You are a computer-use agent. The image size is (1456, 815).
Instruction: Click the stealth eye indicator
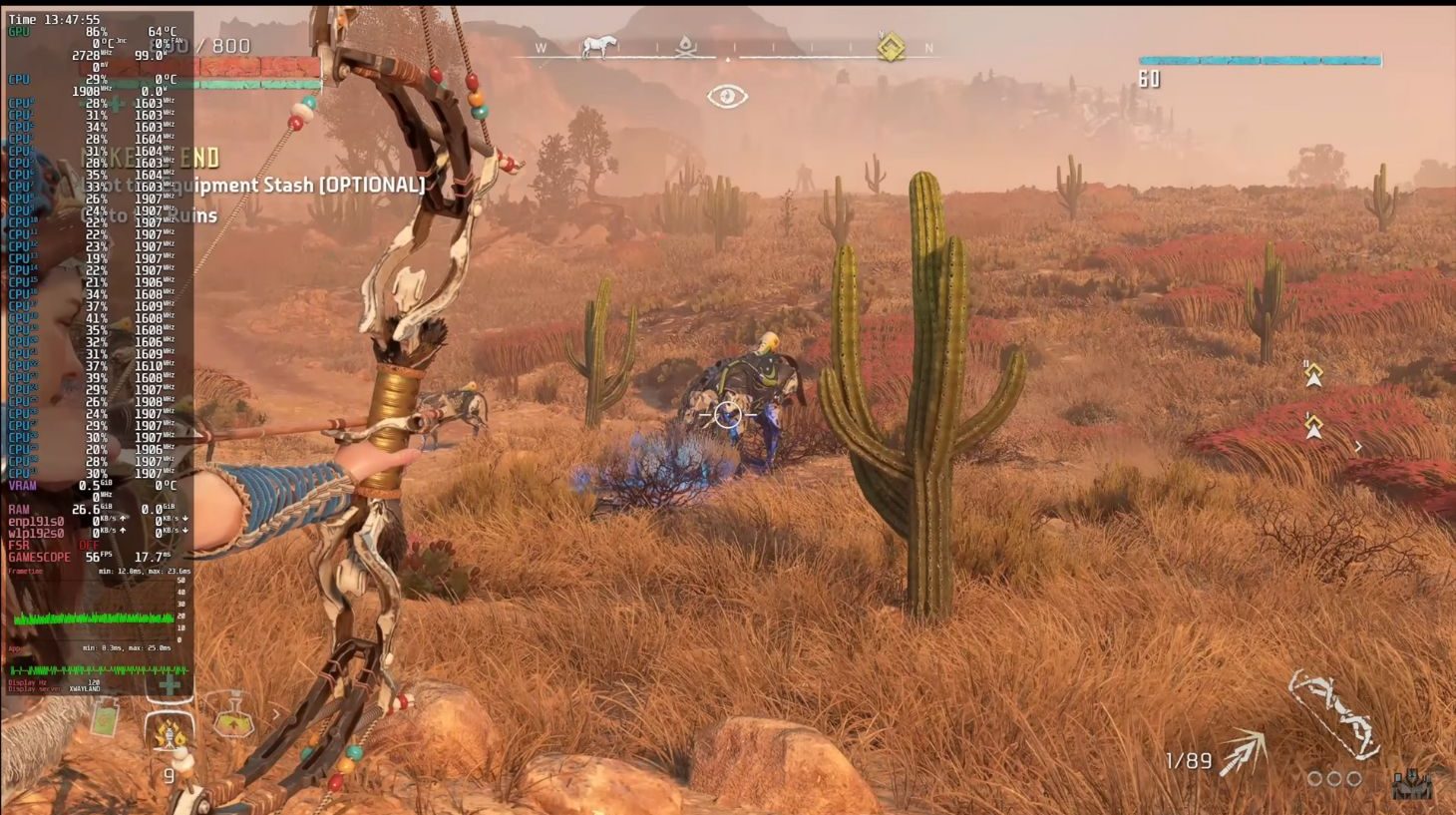coord(727,96)
